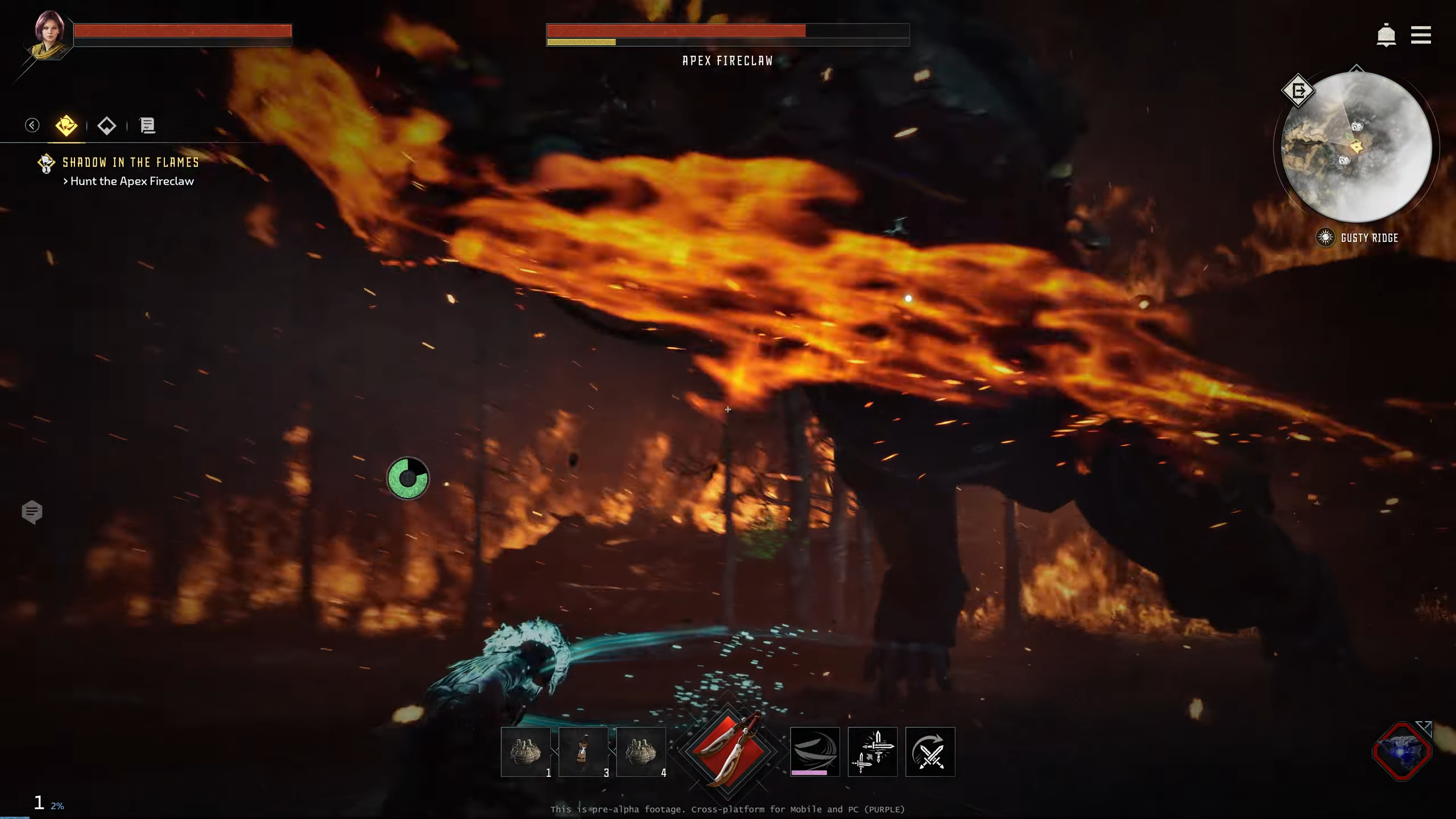Open the hamburger menu in top right
Viewport: 1456px width, 819px height.
[1420, 35]
